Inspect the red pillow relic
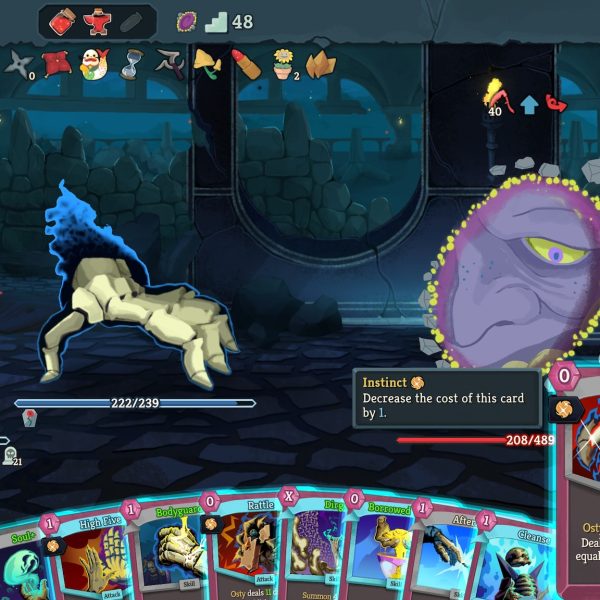600x600 pixels. pos(55,65)
